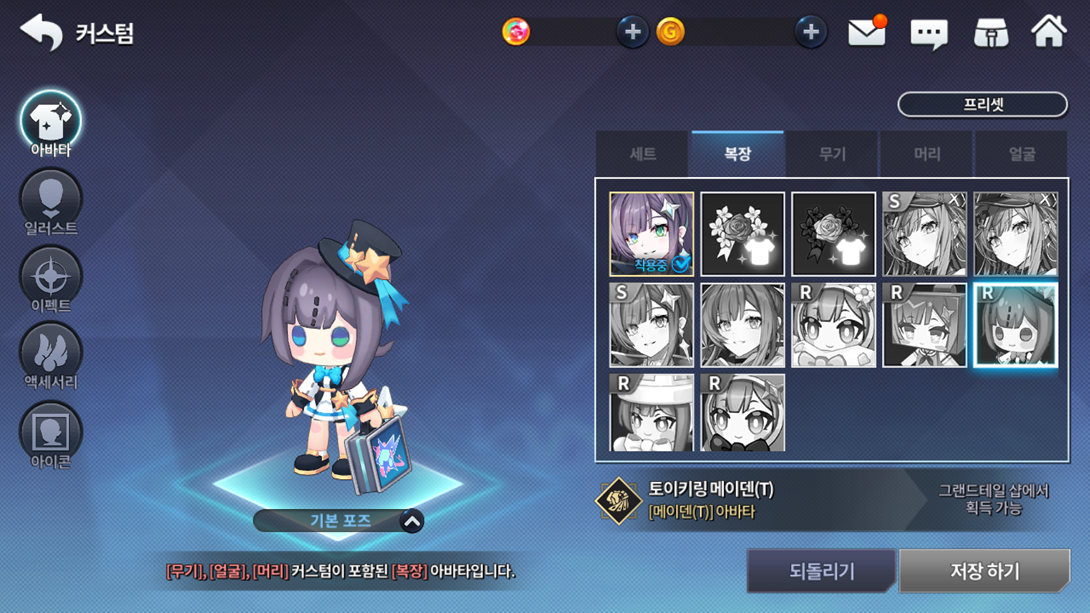
Task: Open the 액세서리 side menu
Action: pyautogui.click(x=51, y=357)
